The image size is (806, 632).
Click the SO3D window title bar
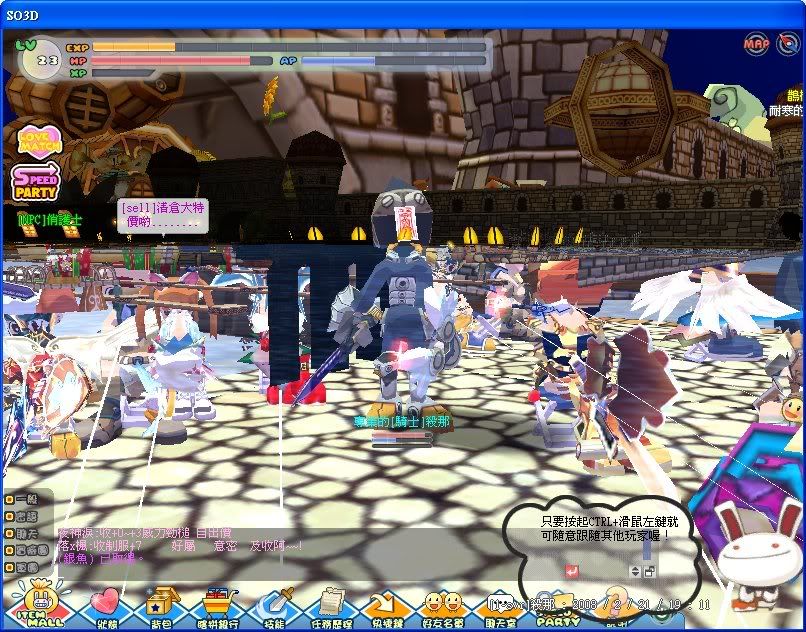tap(400, 14)
